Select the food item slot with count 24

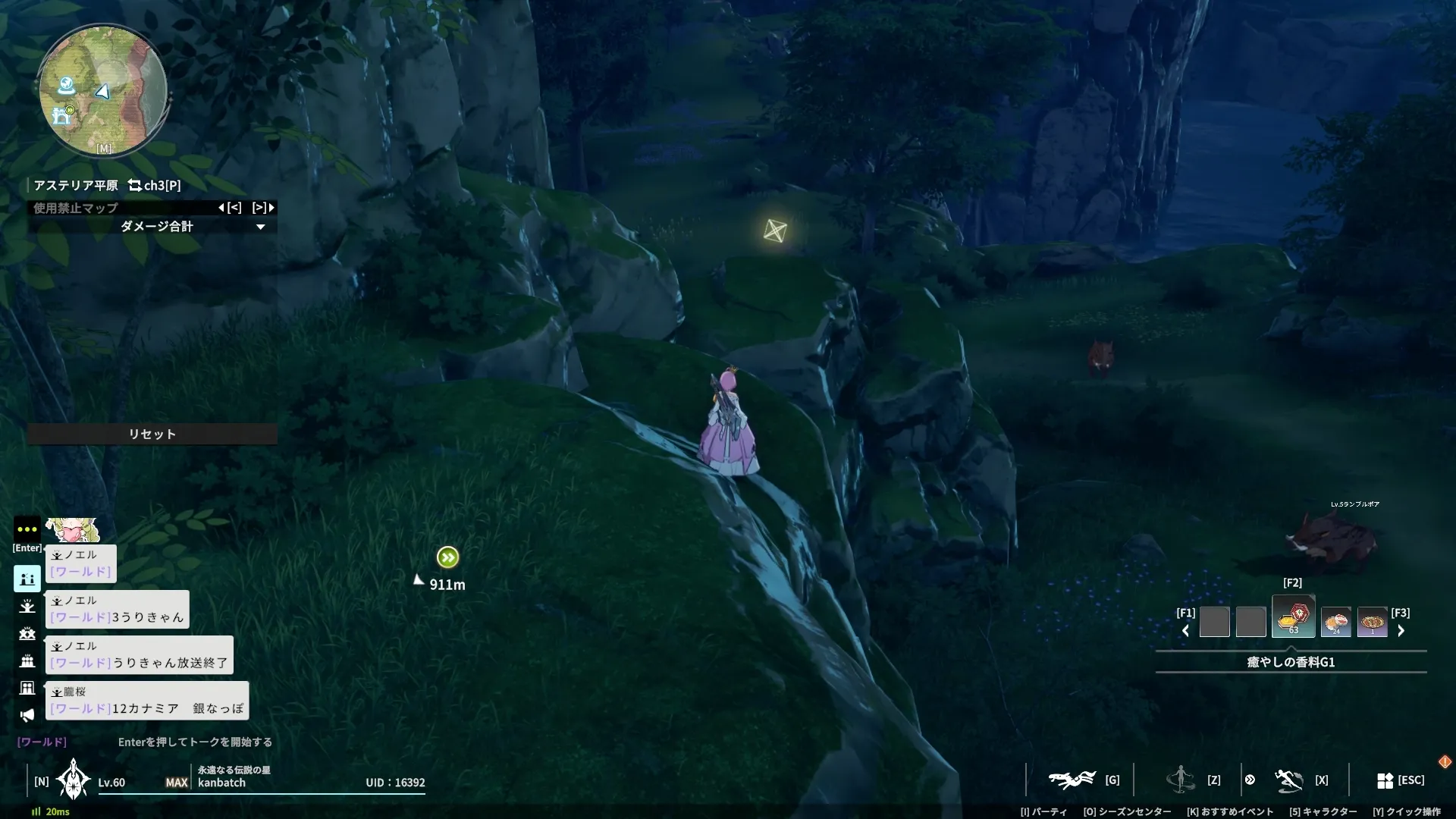[1335, 623]
